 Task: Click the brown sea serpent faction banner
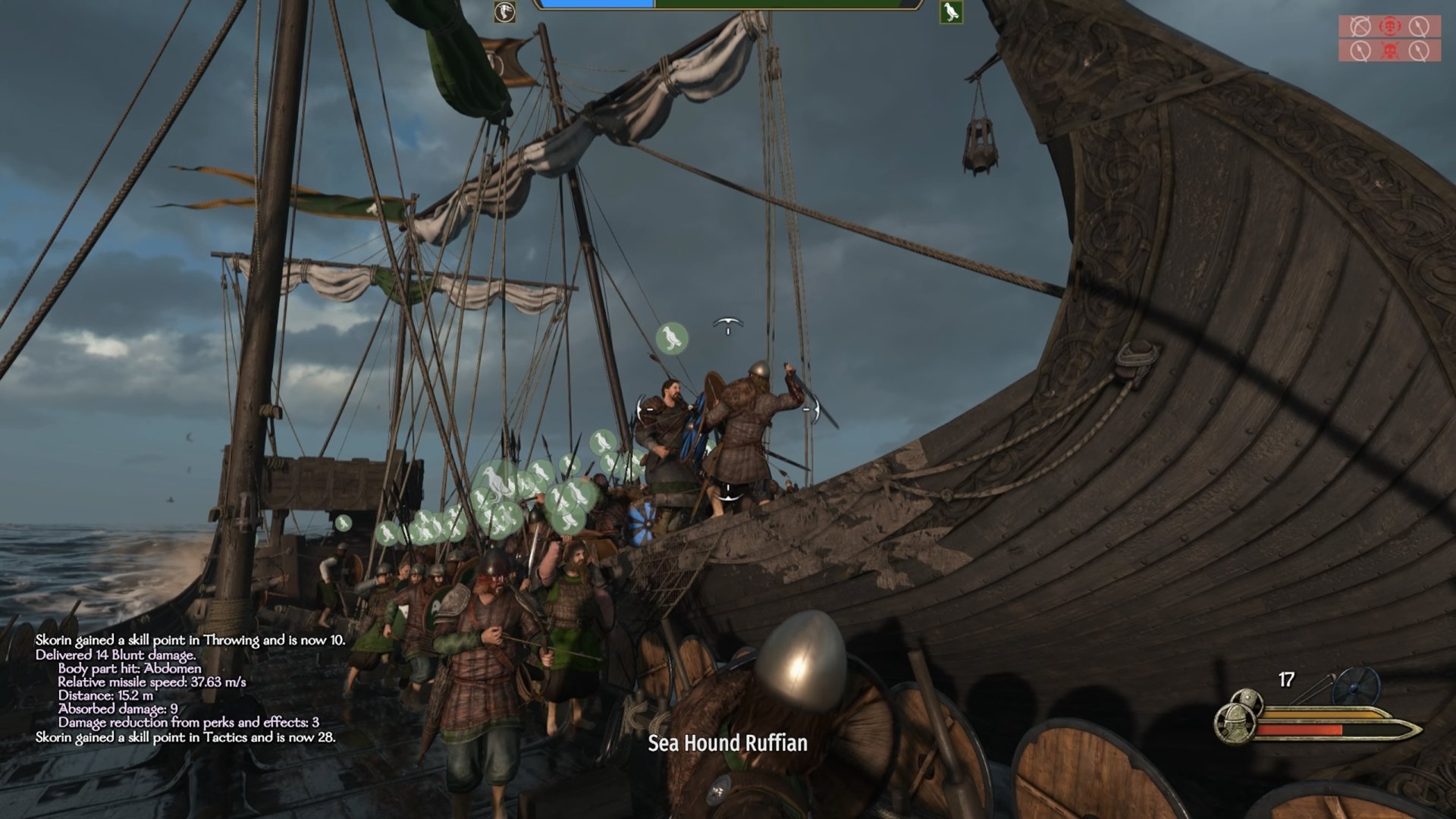504,12
